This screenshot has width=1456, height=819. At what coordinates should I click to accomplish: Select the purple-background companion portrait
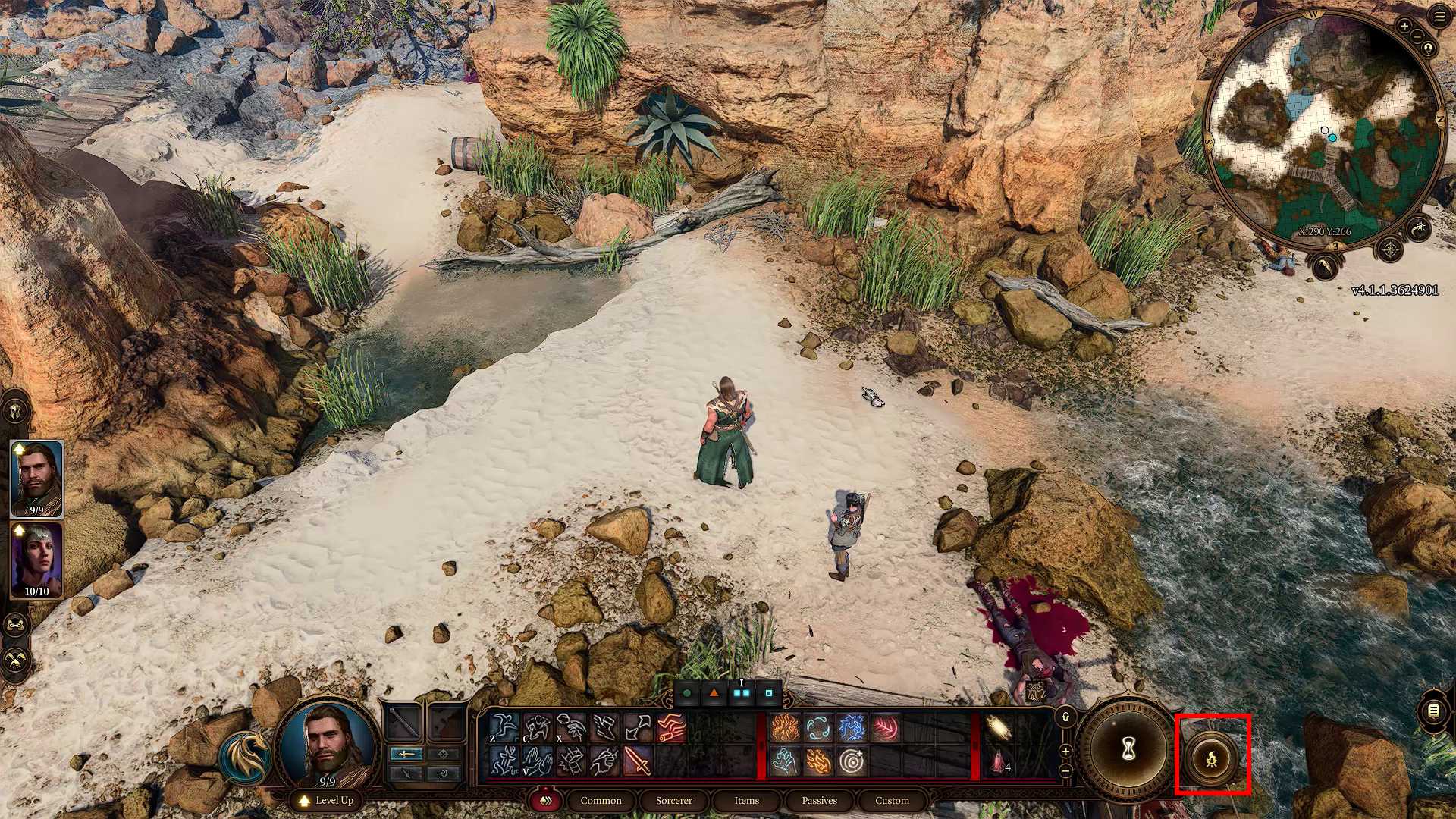coord(36,560)
